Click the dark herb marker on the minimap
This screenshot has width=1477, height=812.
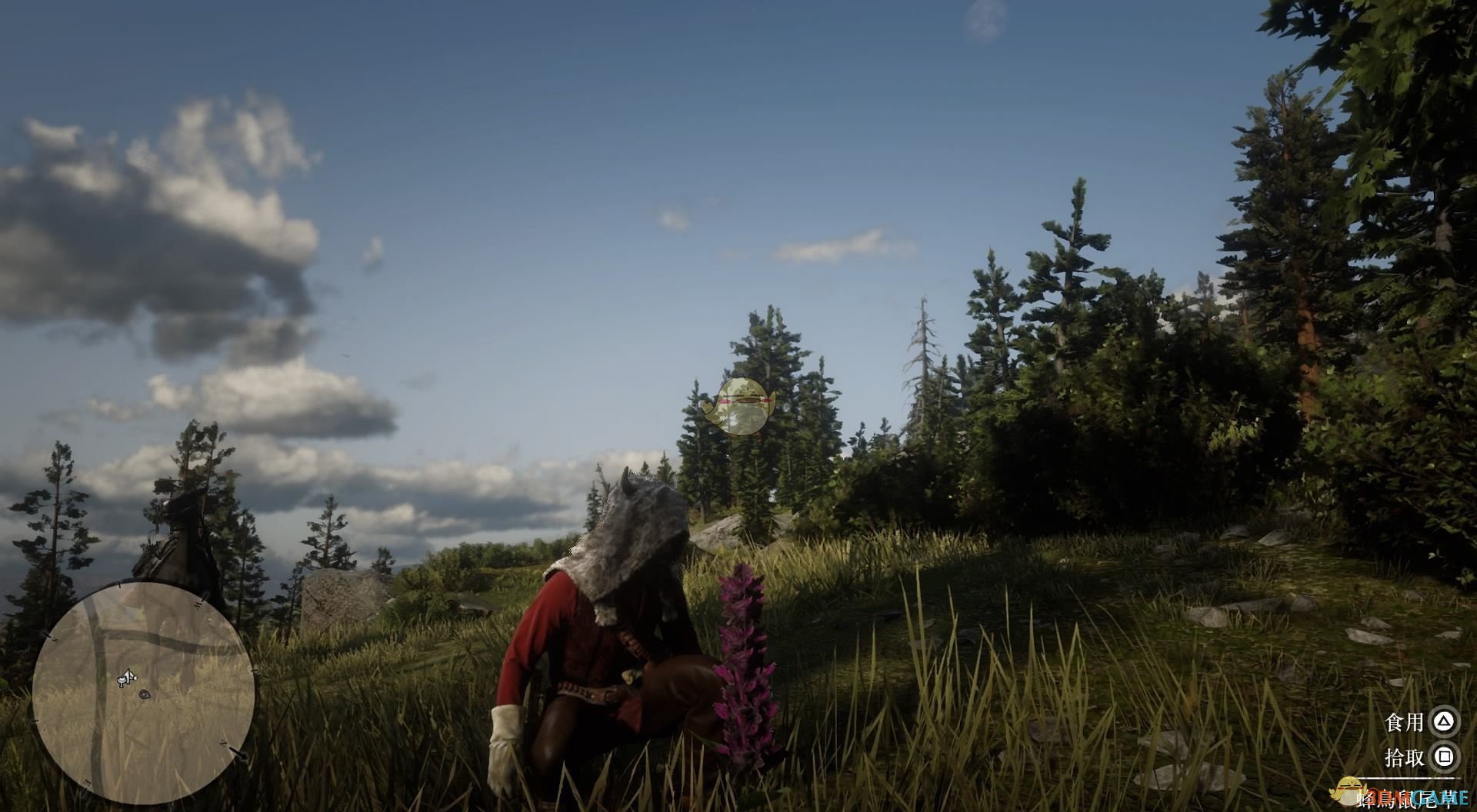pyautogui.click(x=145, y=694)
